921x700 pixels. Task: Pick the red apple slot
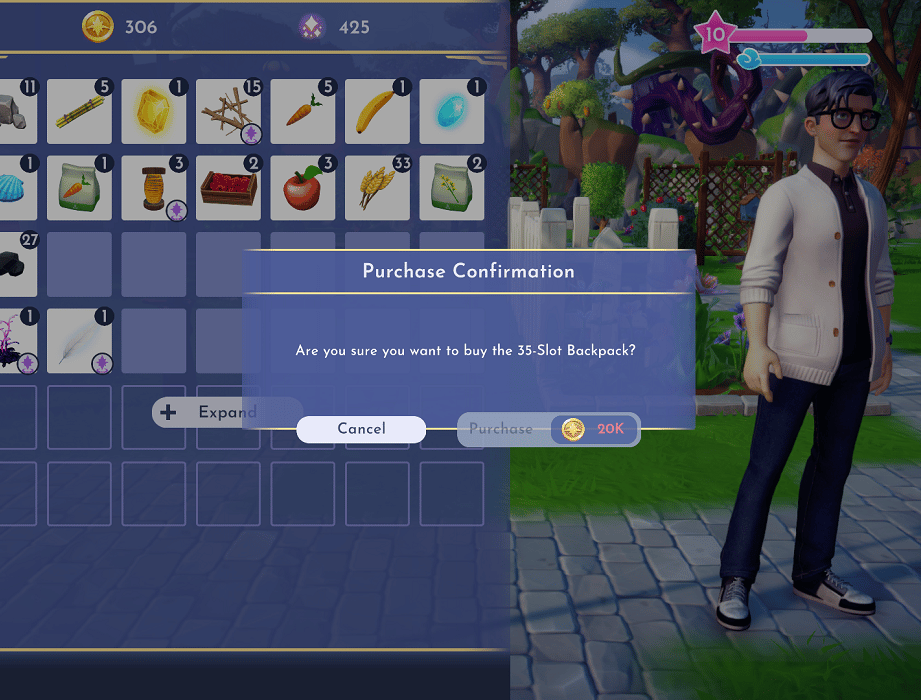click(303, 187)
